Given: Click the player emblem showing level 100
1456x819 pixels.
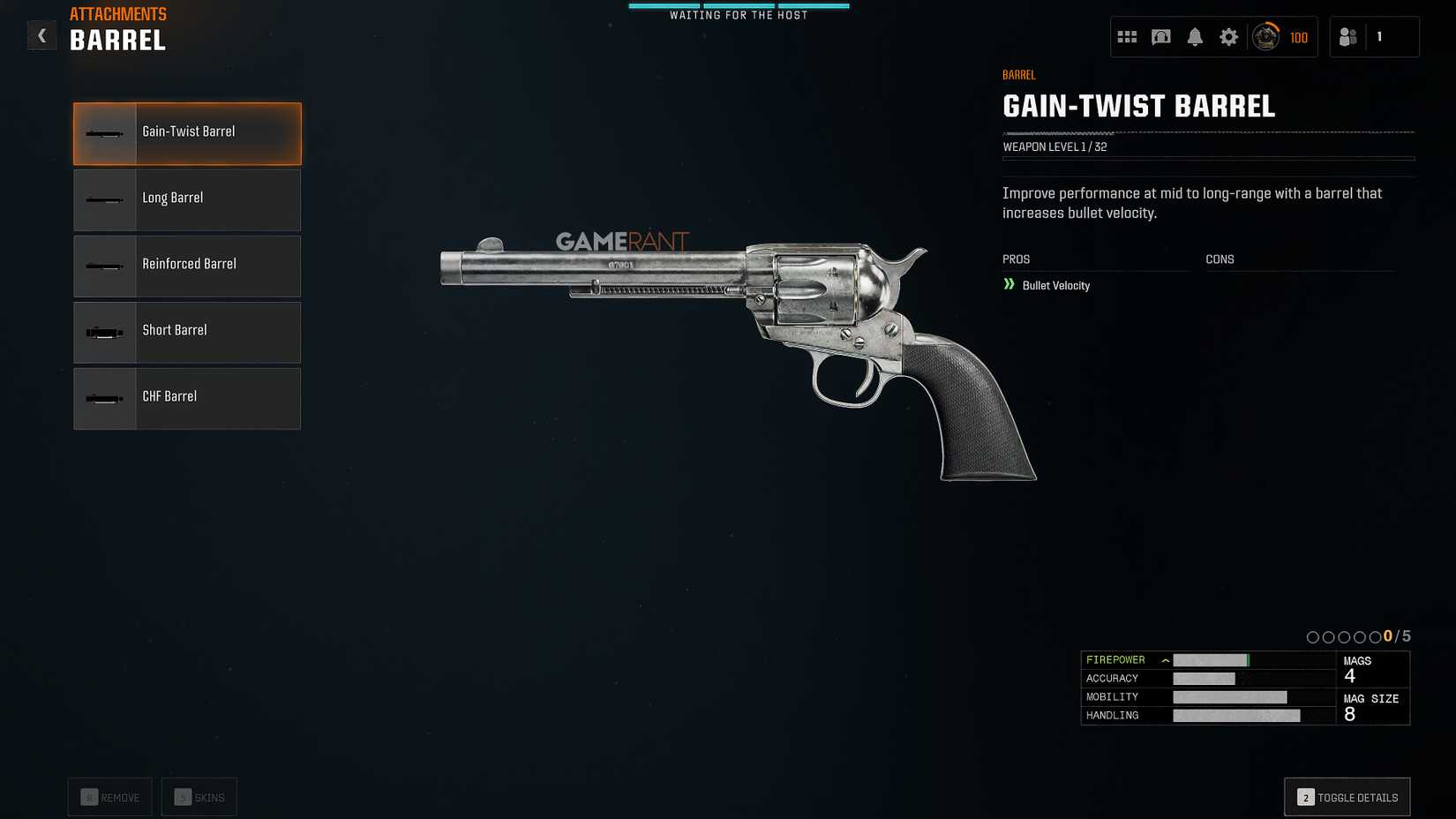Looking at the screenshot, I should point(1265,36).
